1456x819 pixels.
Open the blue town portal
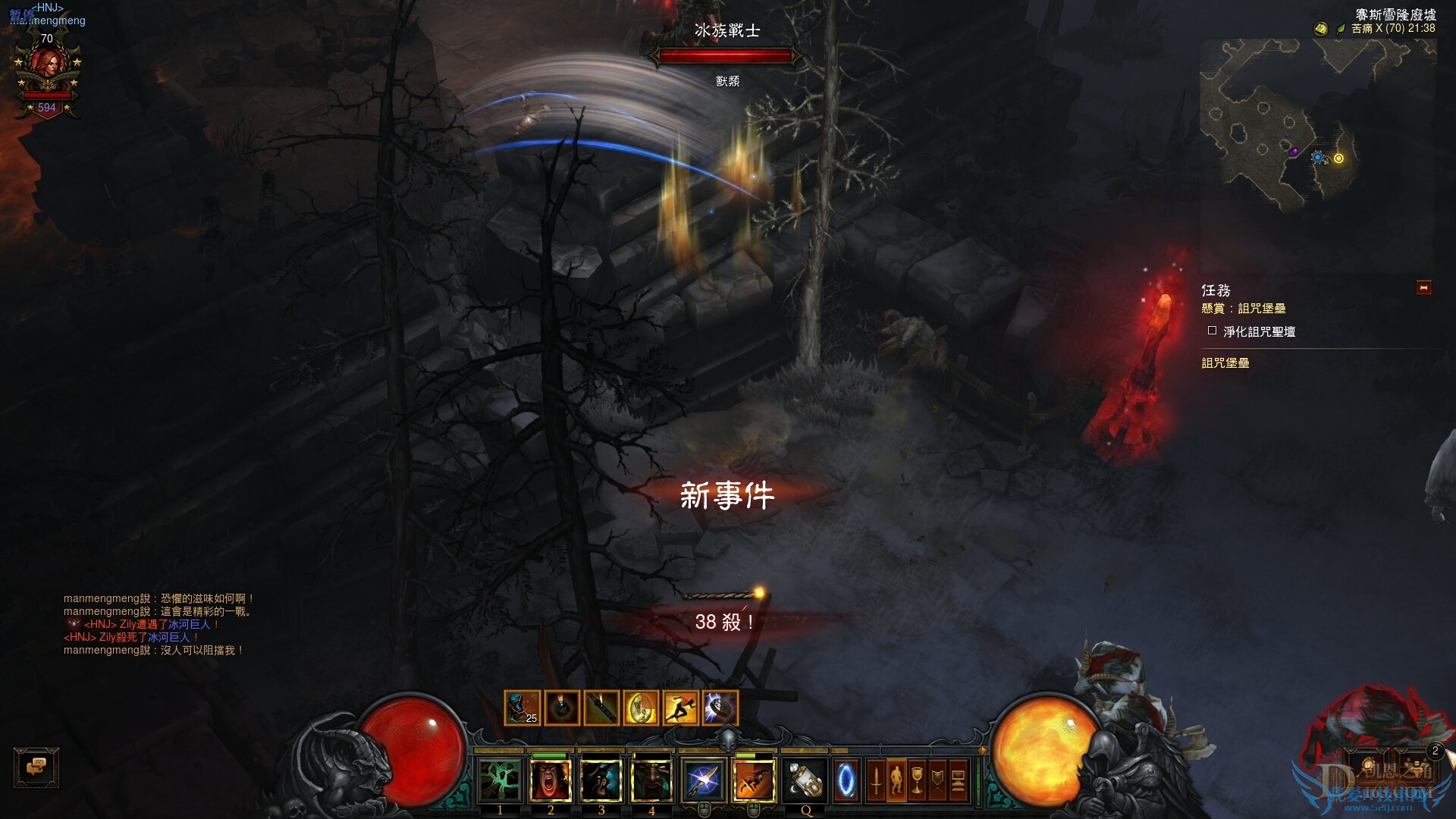[x=846, y=780]
